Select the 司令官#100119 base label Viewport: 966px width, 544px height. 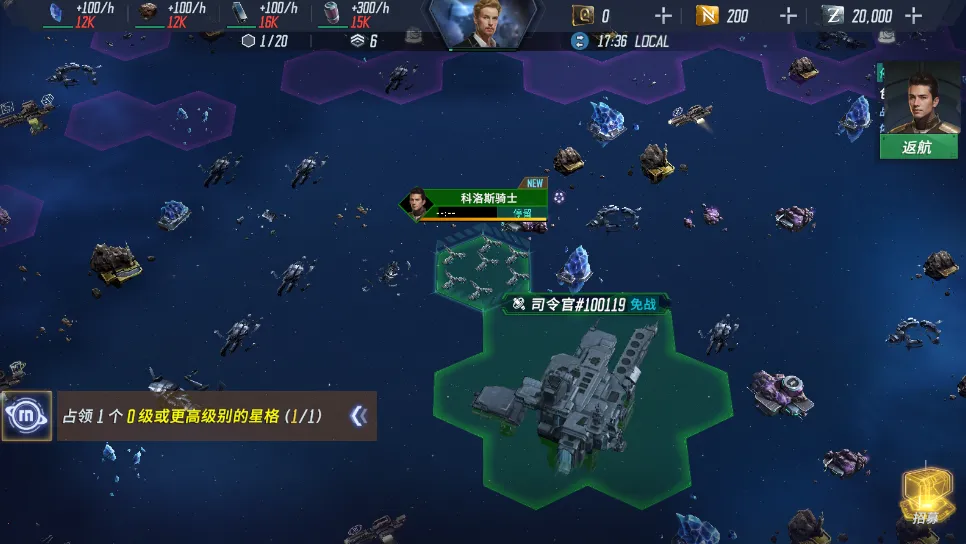click(586, 304)
